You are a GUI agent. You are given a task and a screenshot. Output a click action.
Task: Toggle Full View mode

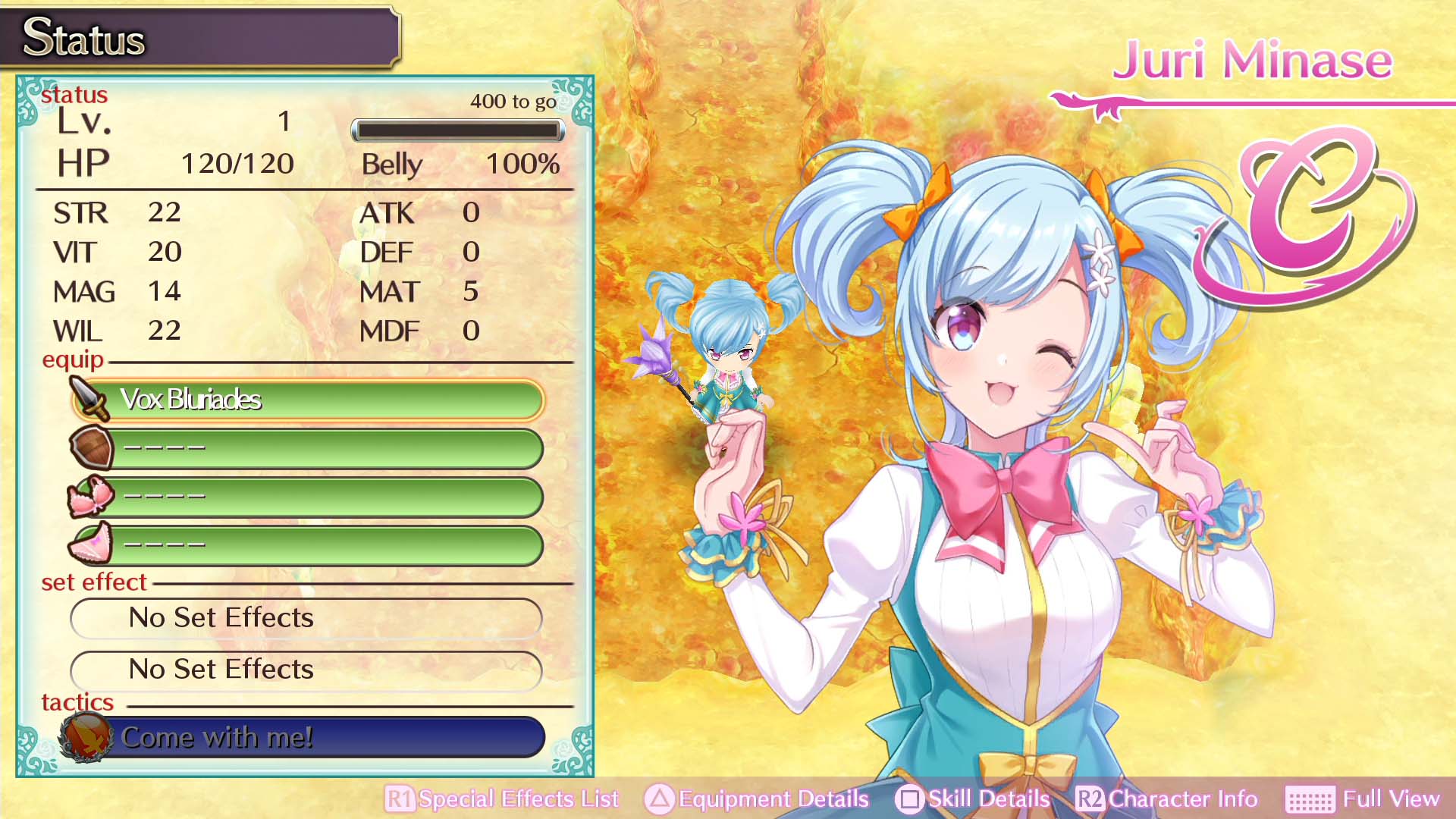click(x=1389, y=799)
